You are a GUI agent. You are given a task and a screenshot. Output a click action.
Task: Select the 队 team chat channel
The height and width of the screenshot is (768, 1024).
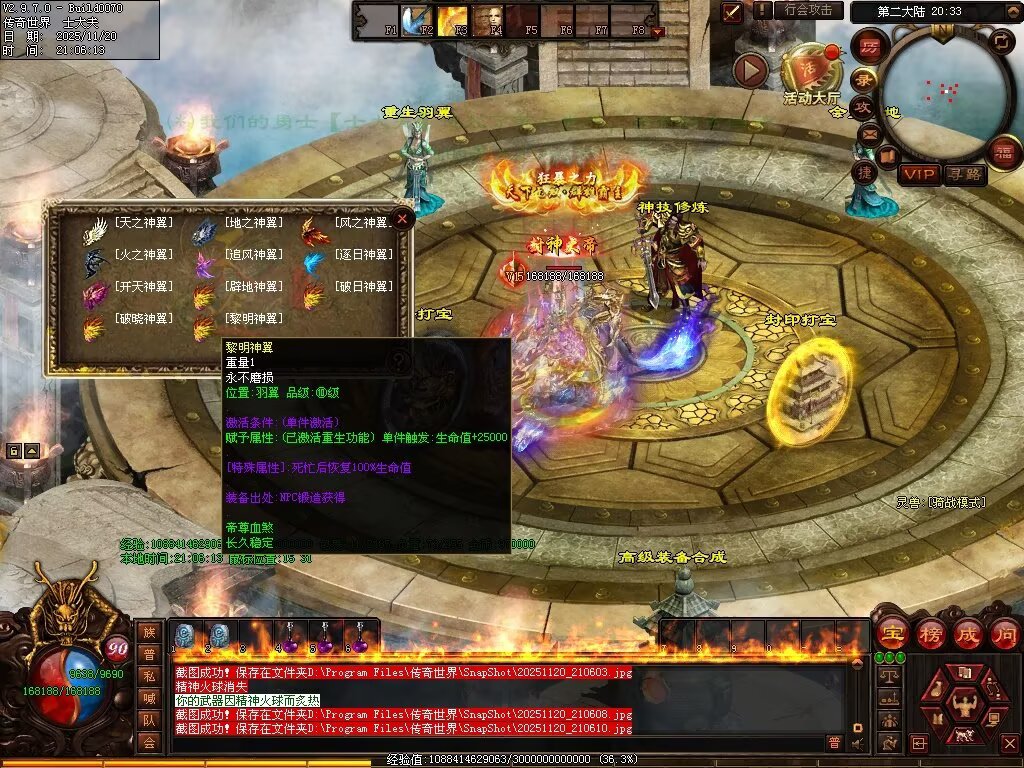pyautogui.click(x=148, y=720)
